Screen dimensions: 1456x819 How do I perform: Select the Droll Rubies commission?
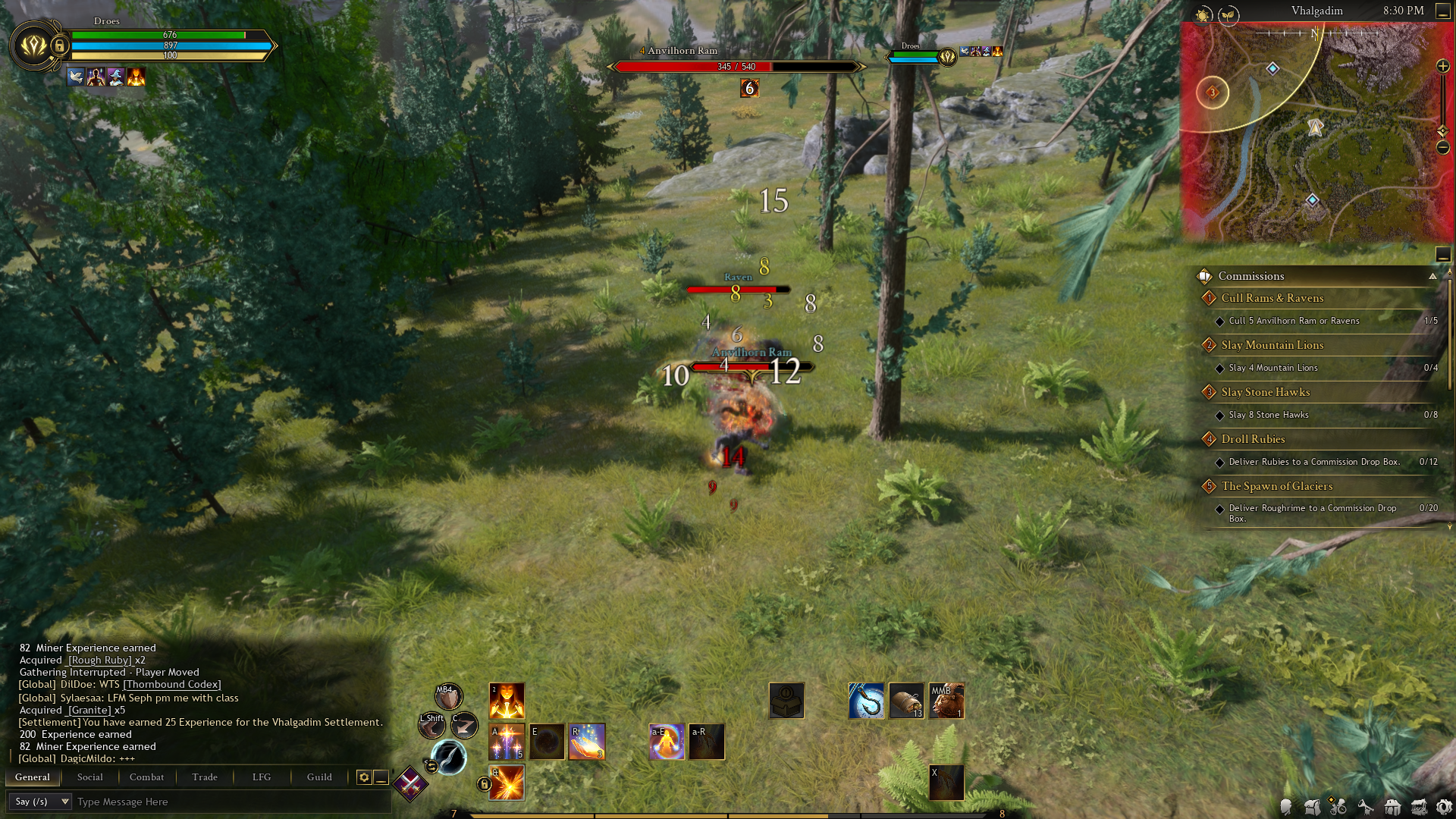click(x=1253, y=439)
